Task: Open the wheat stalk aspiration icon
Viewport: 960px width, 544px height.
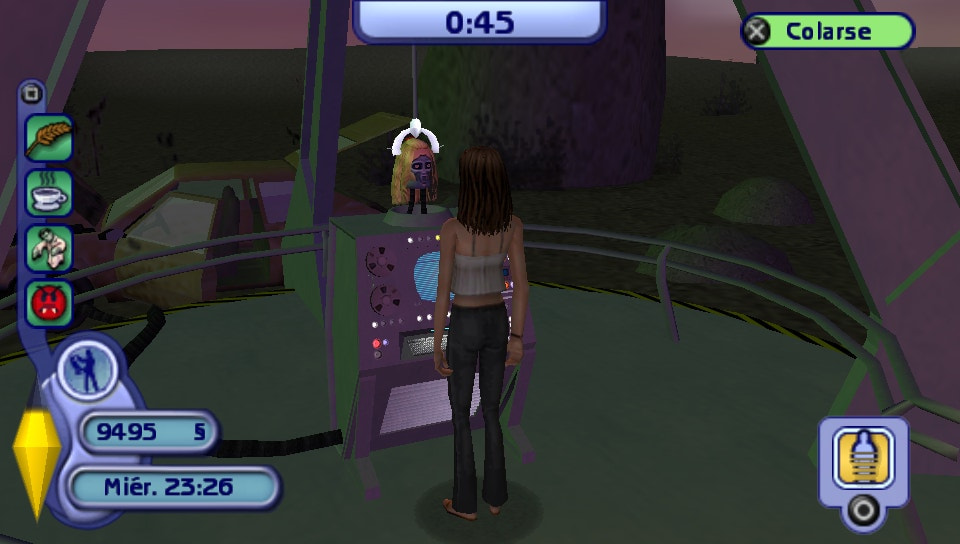Action: pyautogui.click(x=49, y=136)
